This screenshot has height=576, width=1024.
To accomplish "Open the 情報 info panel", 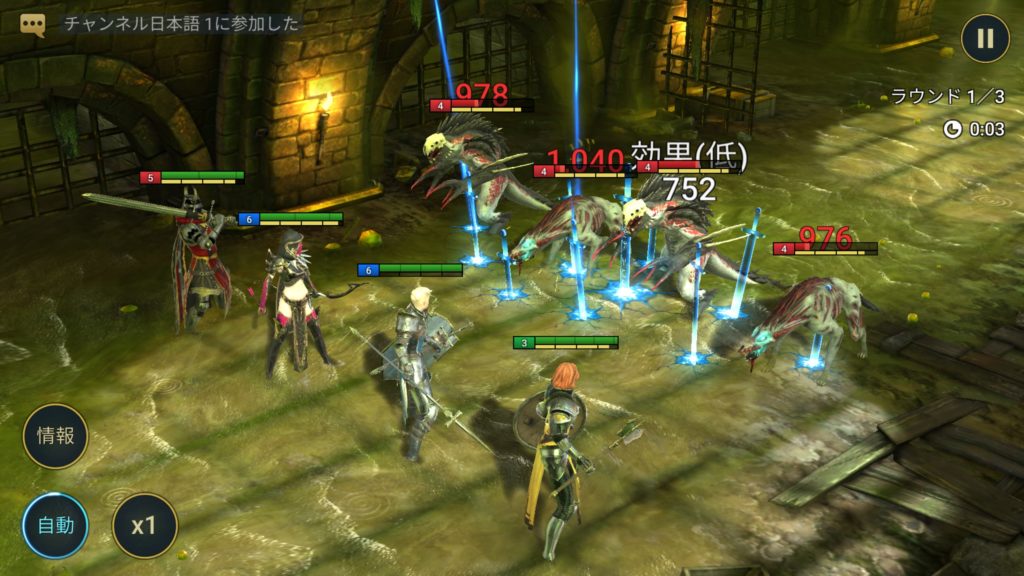I will [56, 436].
